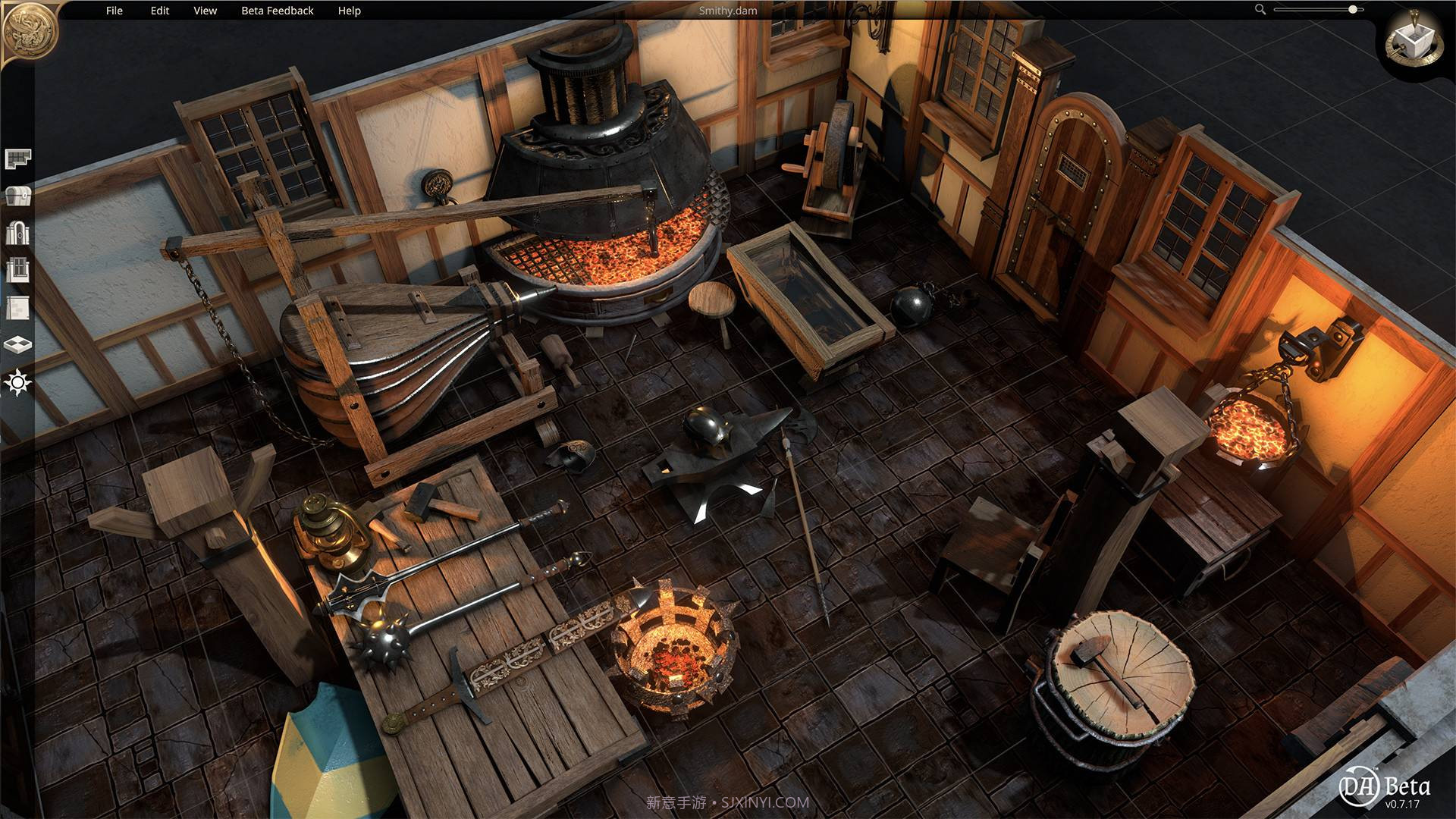Toggle the isometric floor view icon
Viewport: 1456px width, 819px height.
point(19,343)
